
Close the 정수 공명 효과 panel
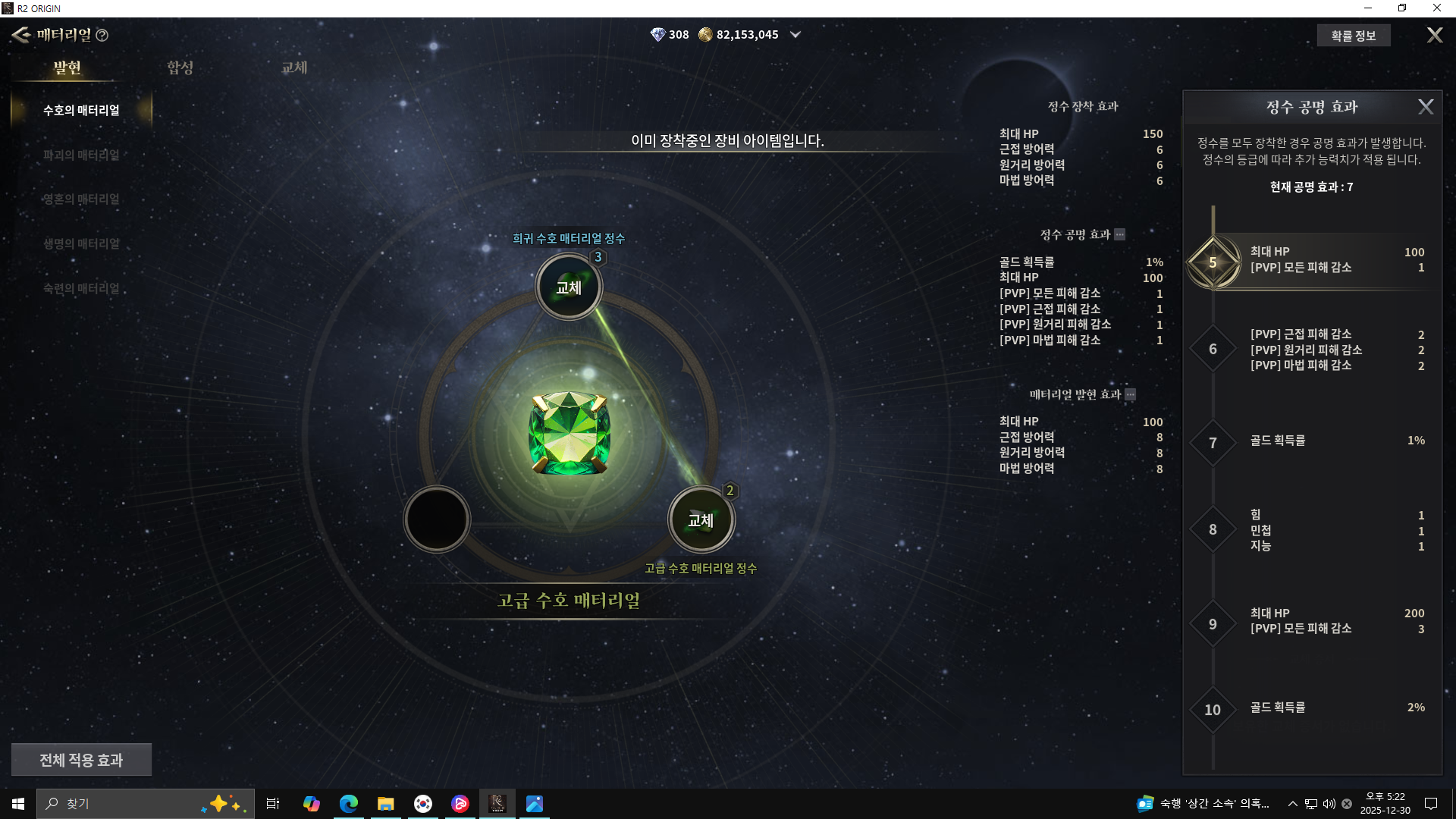point(1426,107)
